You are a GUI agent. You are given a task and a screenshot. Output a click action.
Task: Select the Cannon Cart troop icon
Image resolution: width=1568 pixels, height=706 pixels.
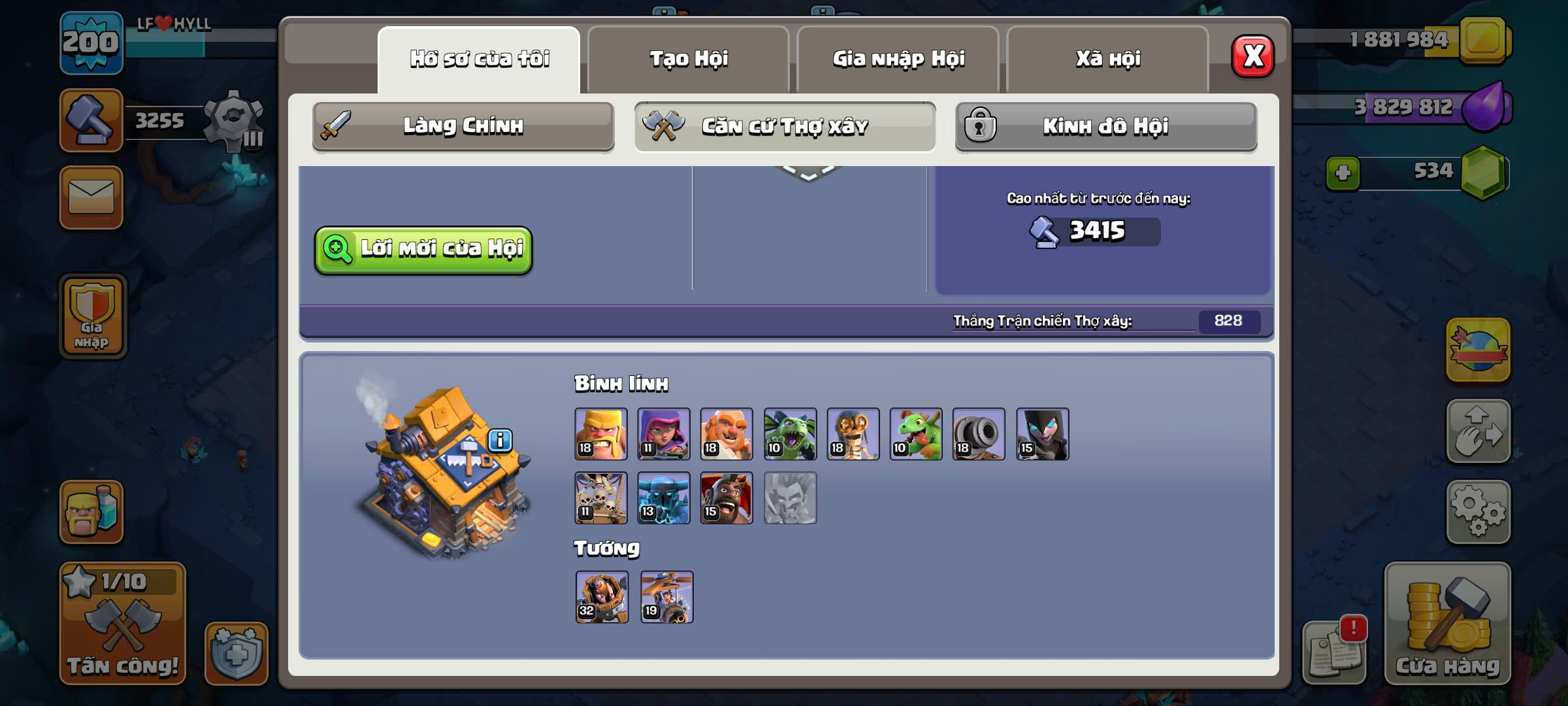[979, 434]
